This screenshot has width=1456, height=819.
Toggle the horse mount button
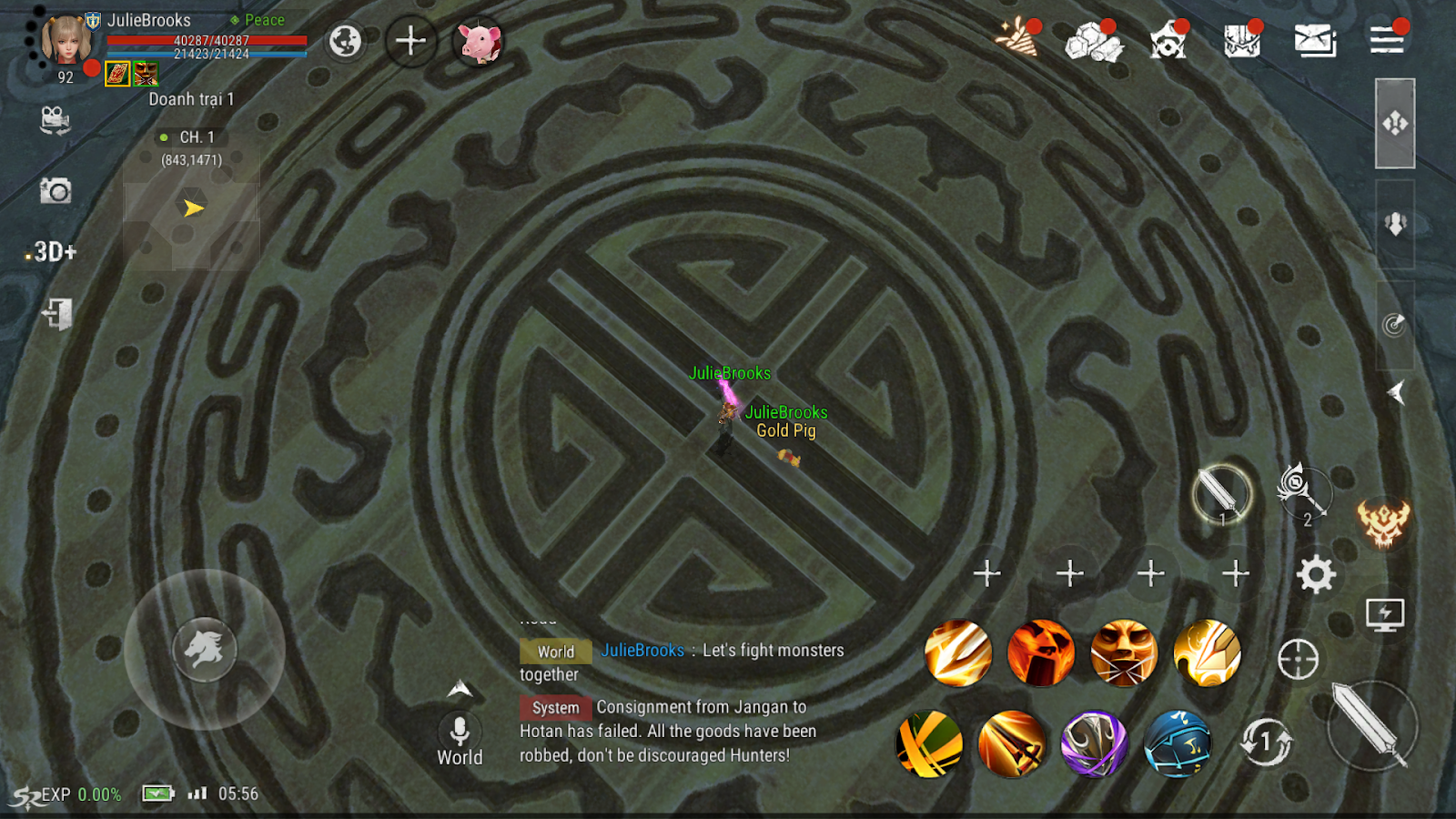[205, 649]
